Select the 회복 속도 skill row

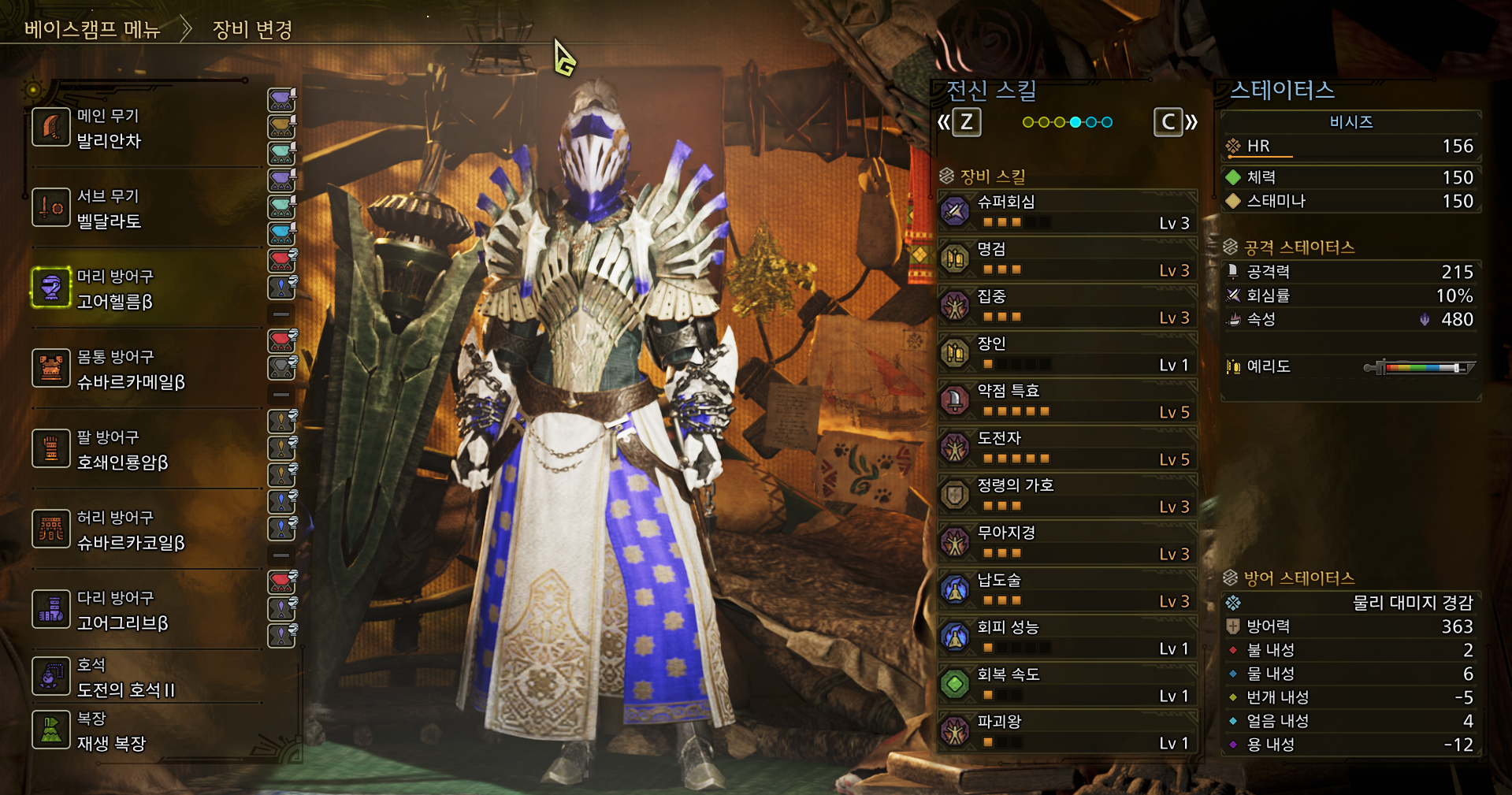(x=1068, y=684)
